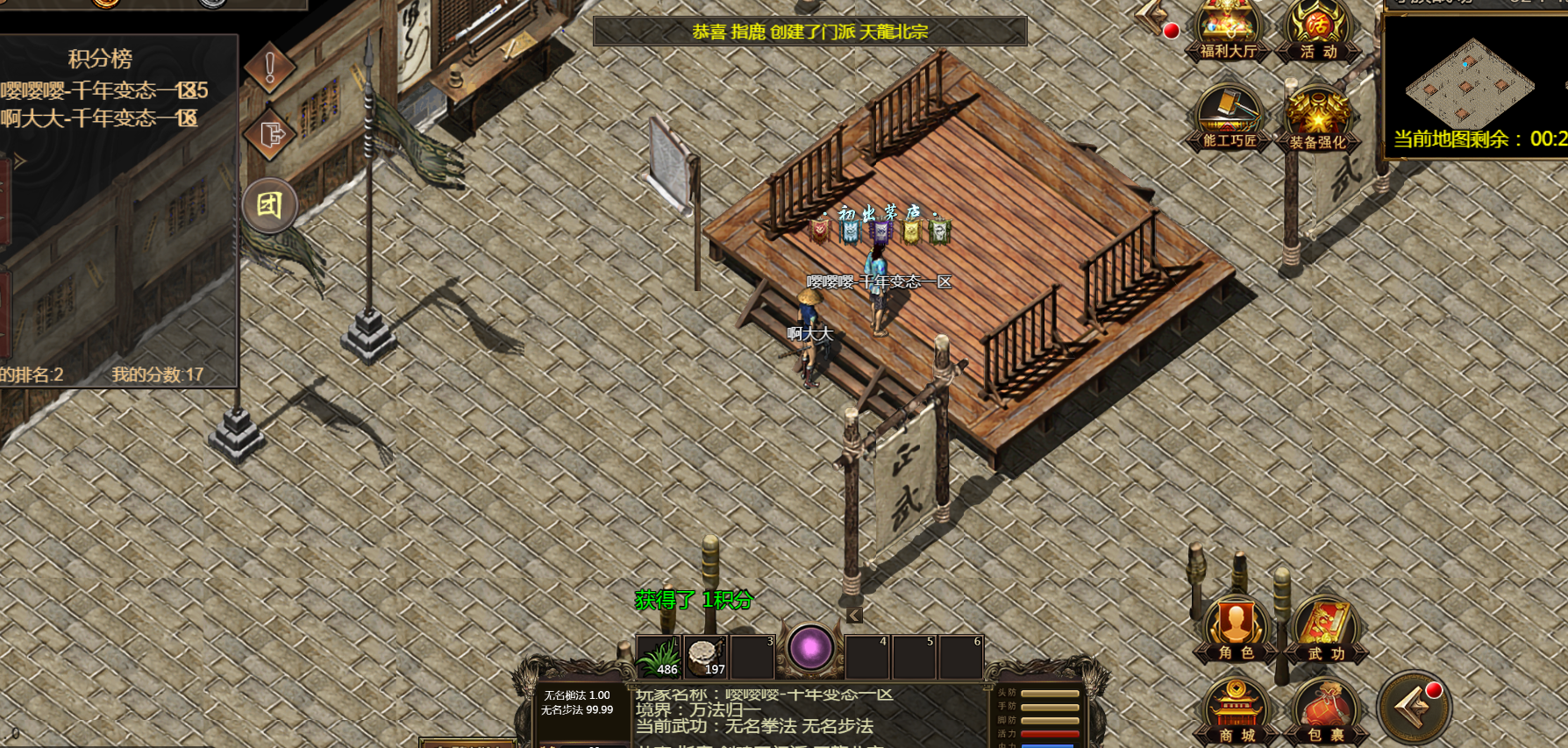The image size is (1568, 748).
Task: Use the green herb in hotbar slot
Action: coord(658,657)
